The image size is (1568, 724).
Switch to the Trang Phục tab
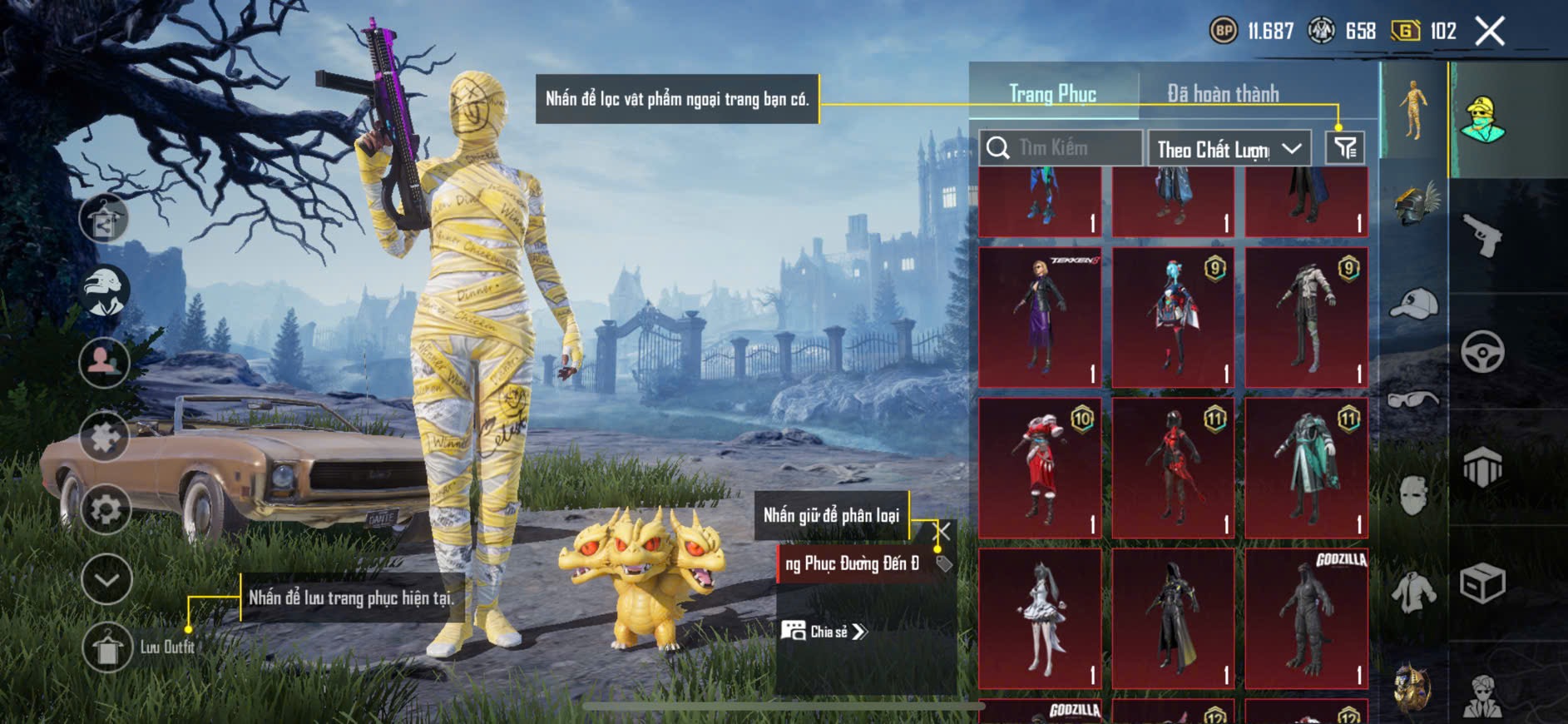pos(1052,94)
